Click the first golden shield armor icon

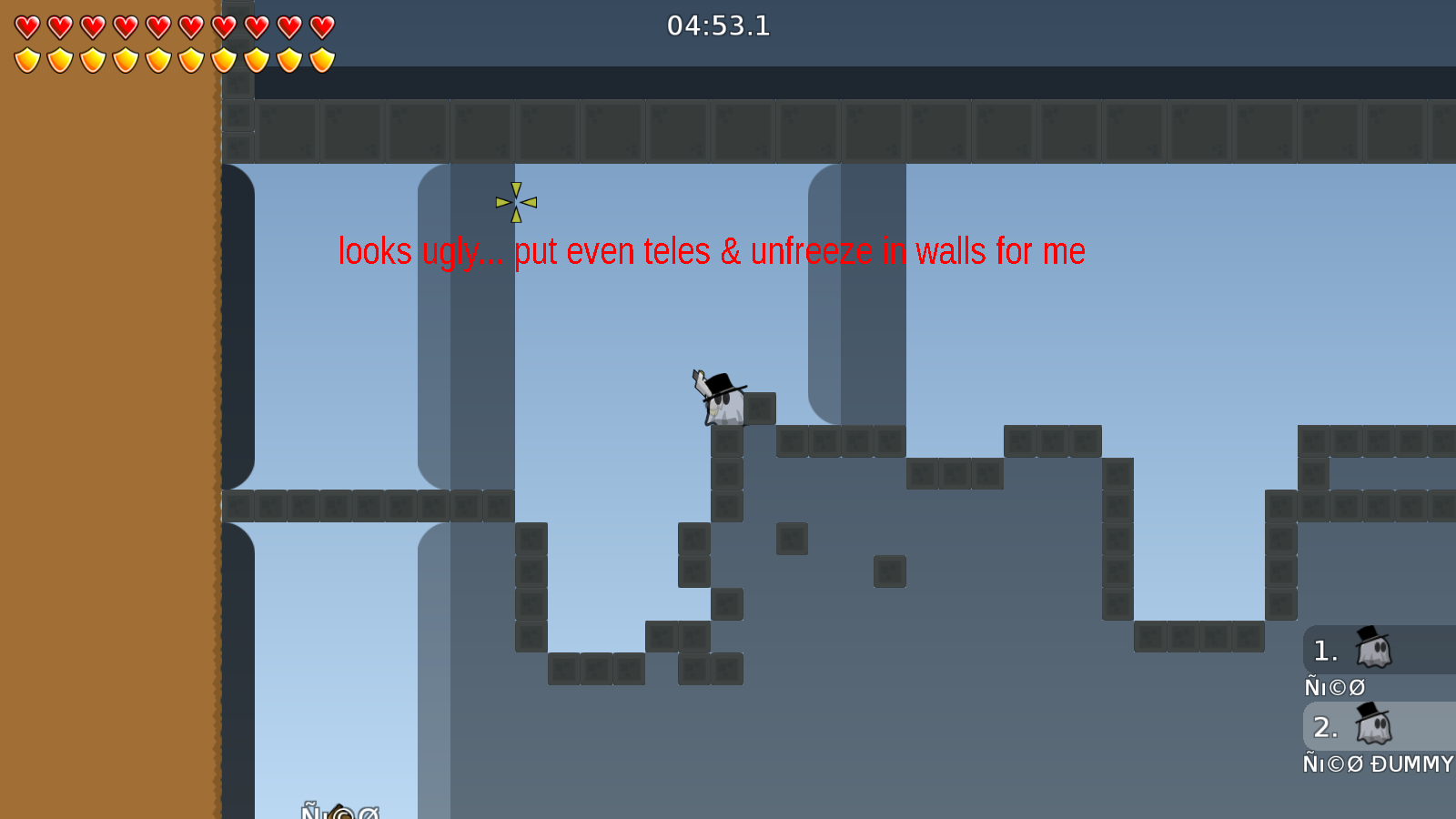[27, 60]
